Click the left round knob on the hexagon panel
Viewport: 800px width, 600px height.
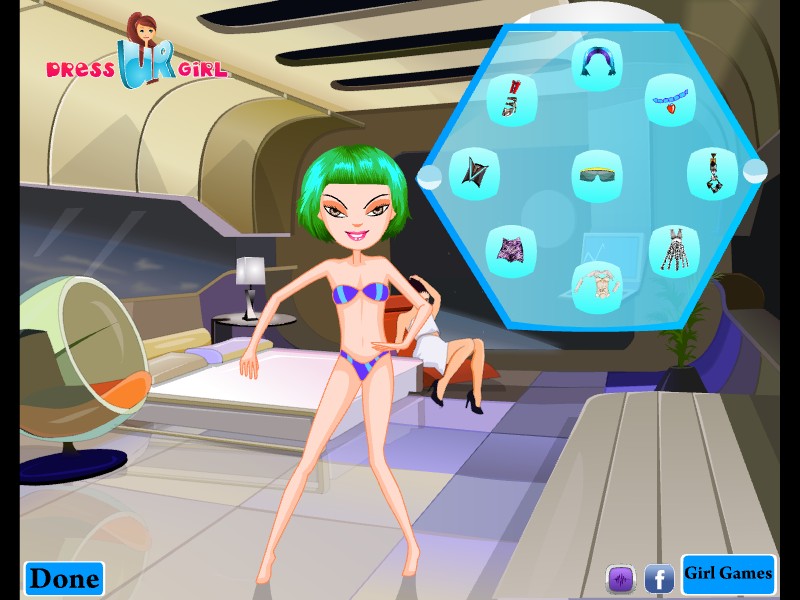pos(430,178)
